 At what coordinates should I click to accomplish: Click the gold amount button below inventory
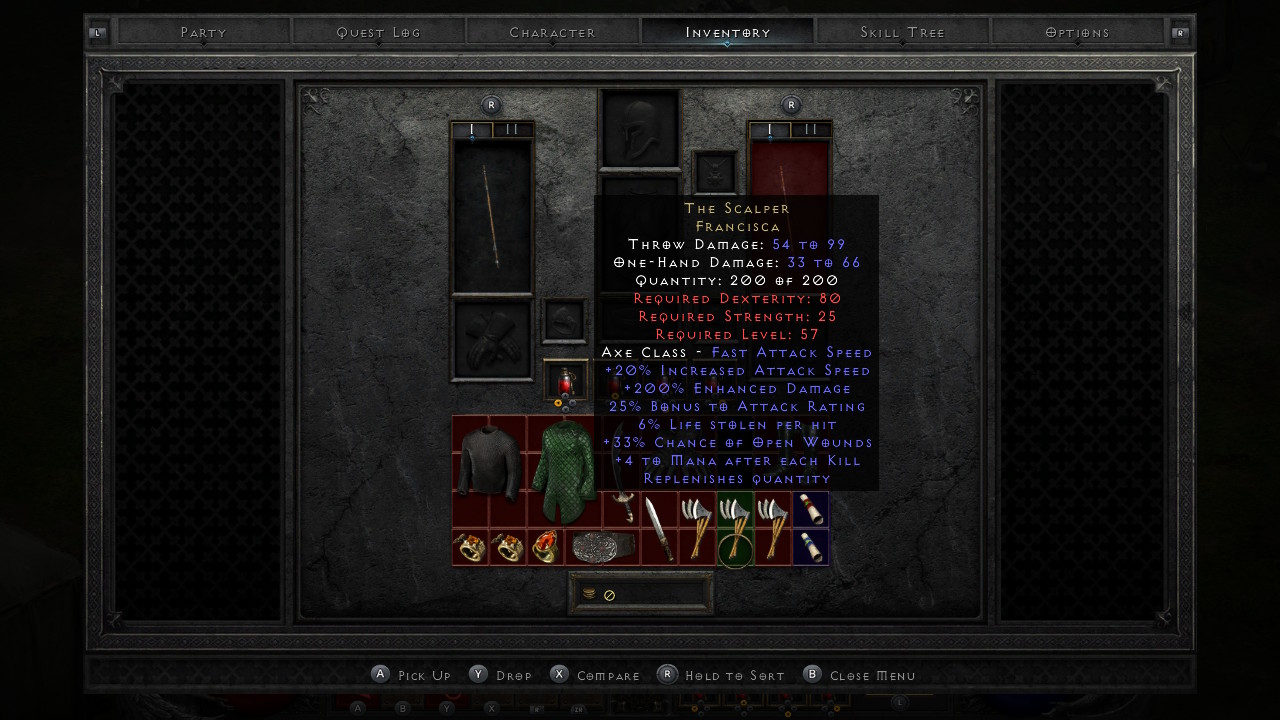[641, 594]
